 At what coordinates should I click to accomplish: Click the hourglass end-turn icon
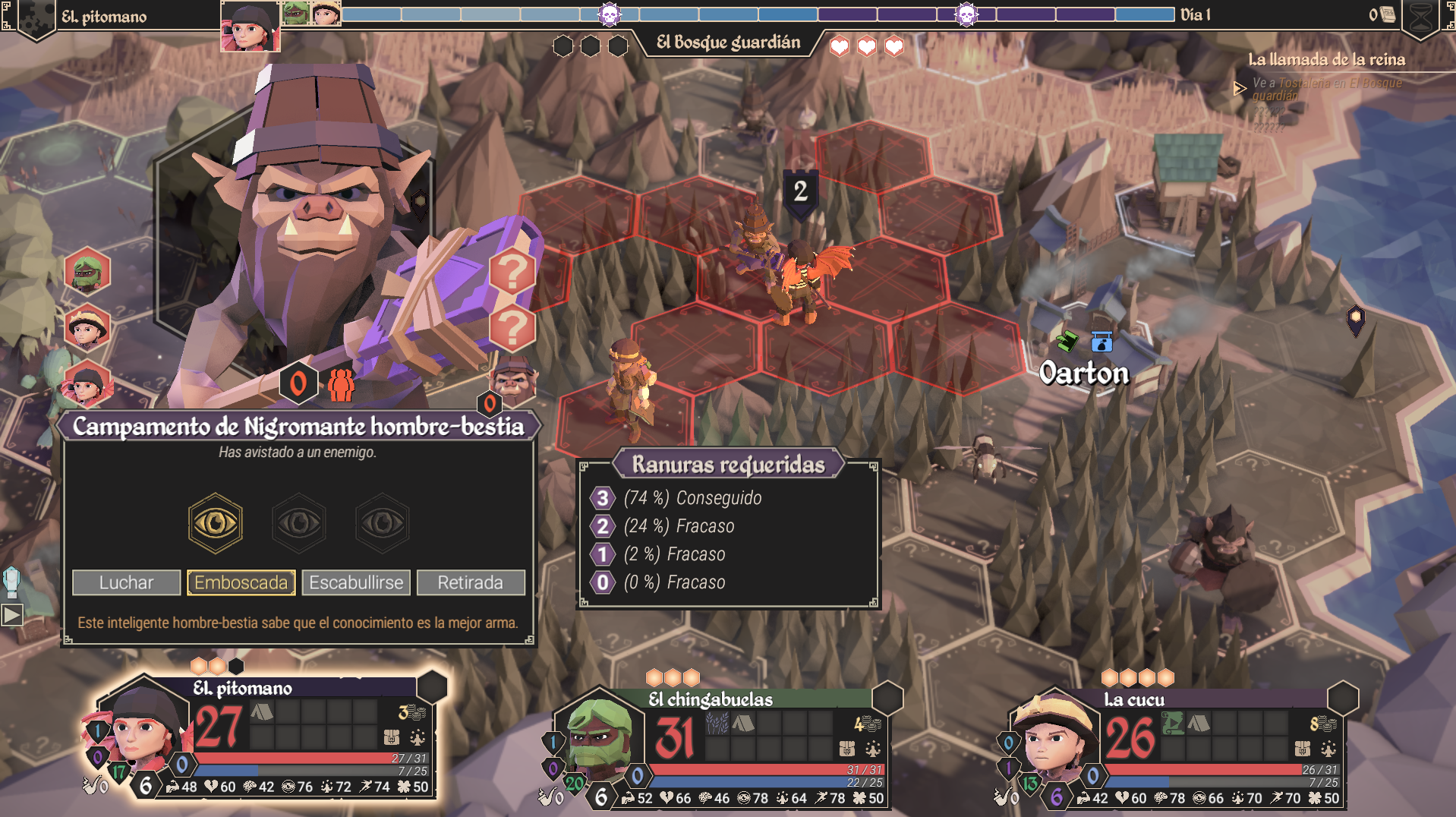point(1420,18)
